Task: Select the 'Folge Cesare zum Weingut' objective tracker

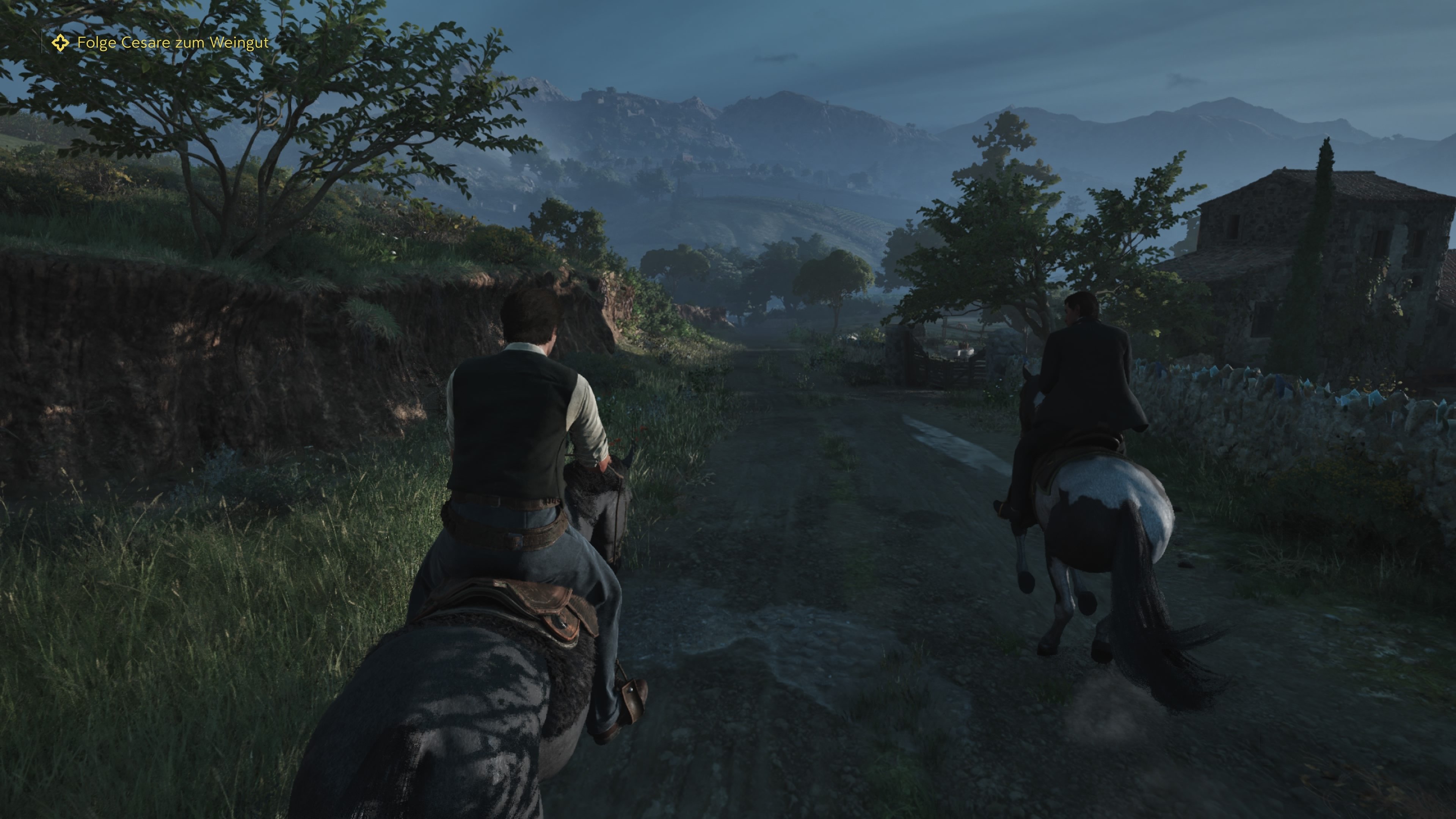Action: coord(173,43)
